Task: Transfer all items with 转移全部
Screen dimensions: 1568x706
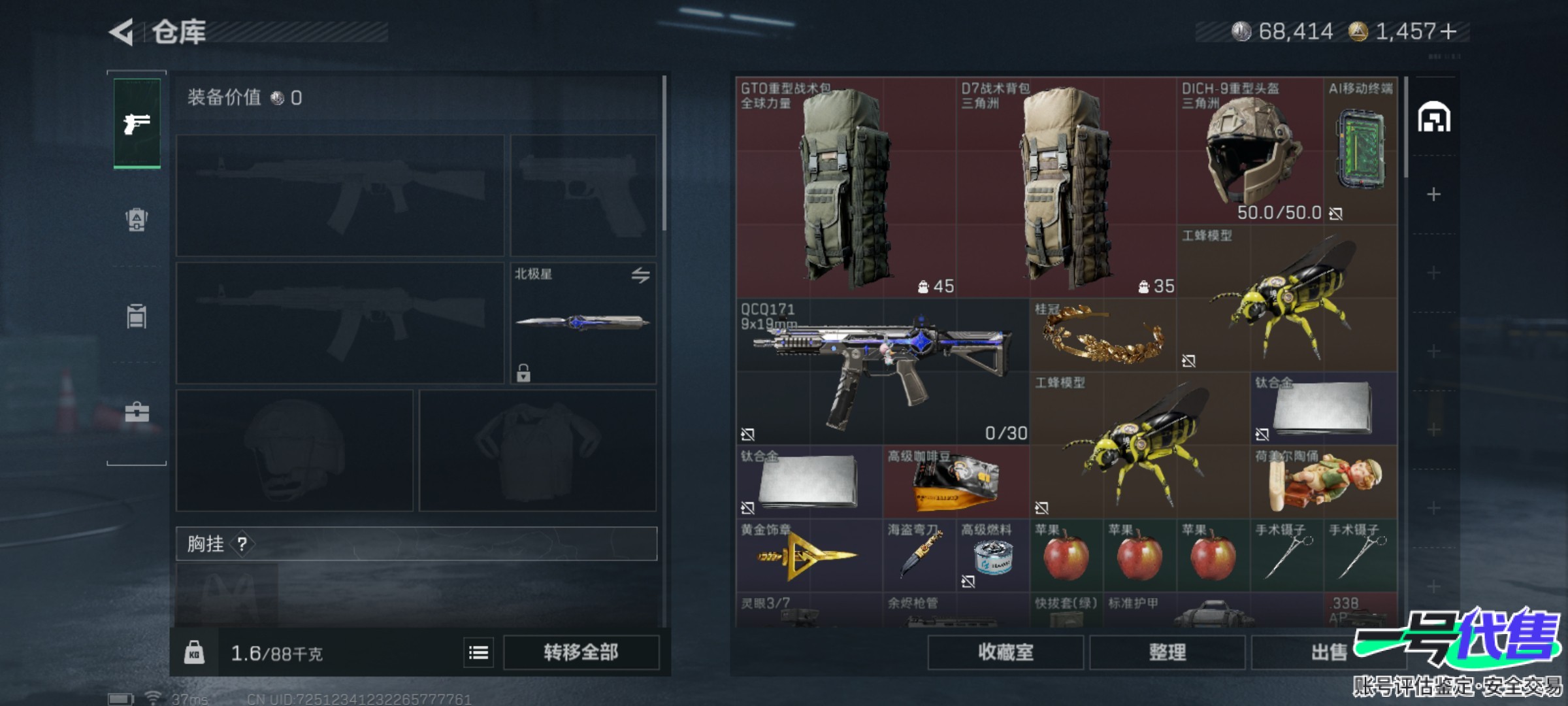Action: 581,652
